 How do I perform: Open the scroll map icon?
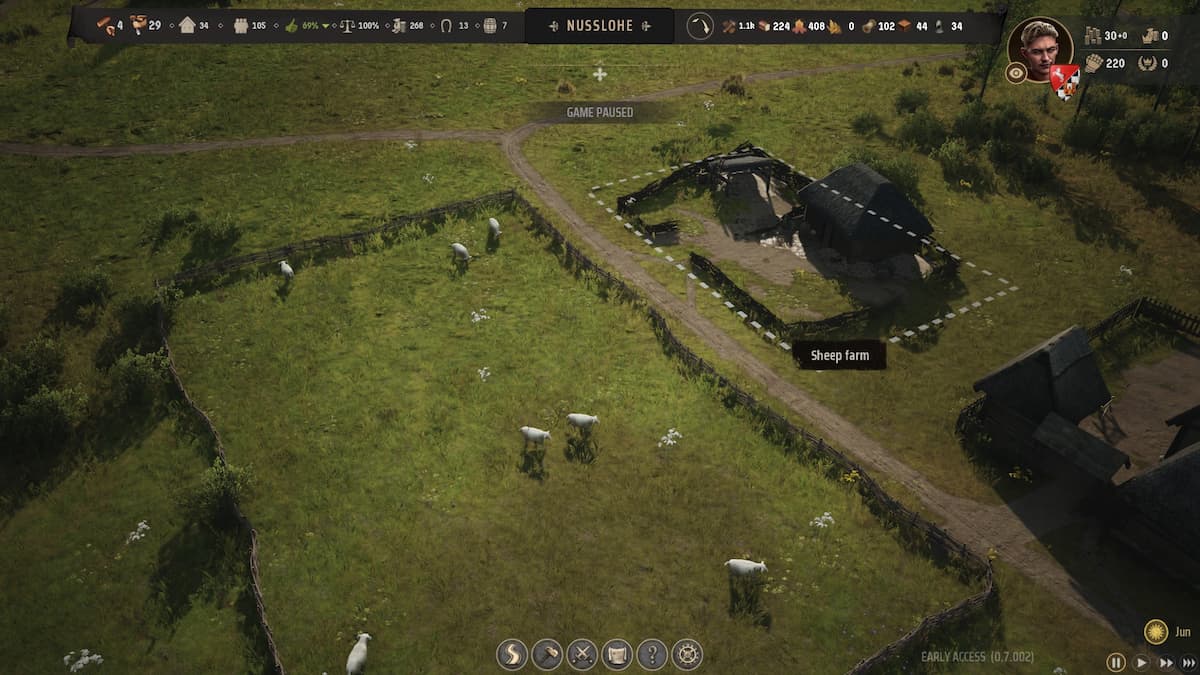617,654
